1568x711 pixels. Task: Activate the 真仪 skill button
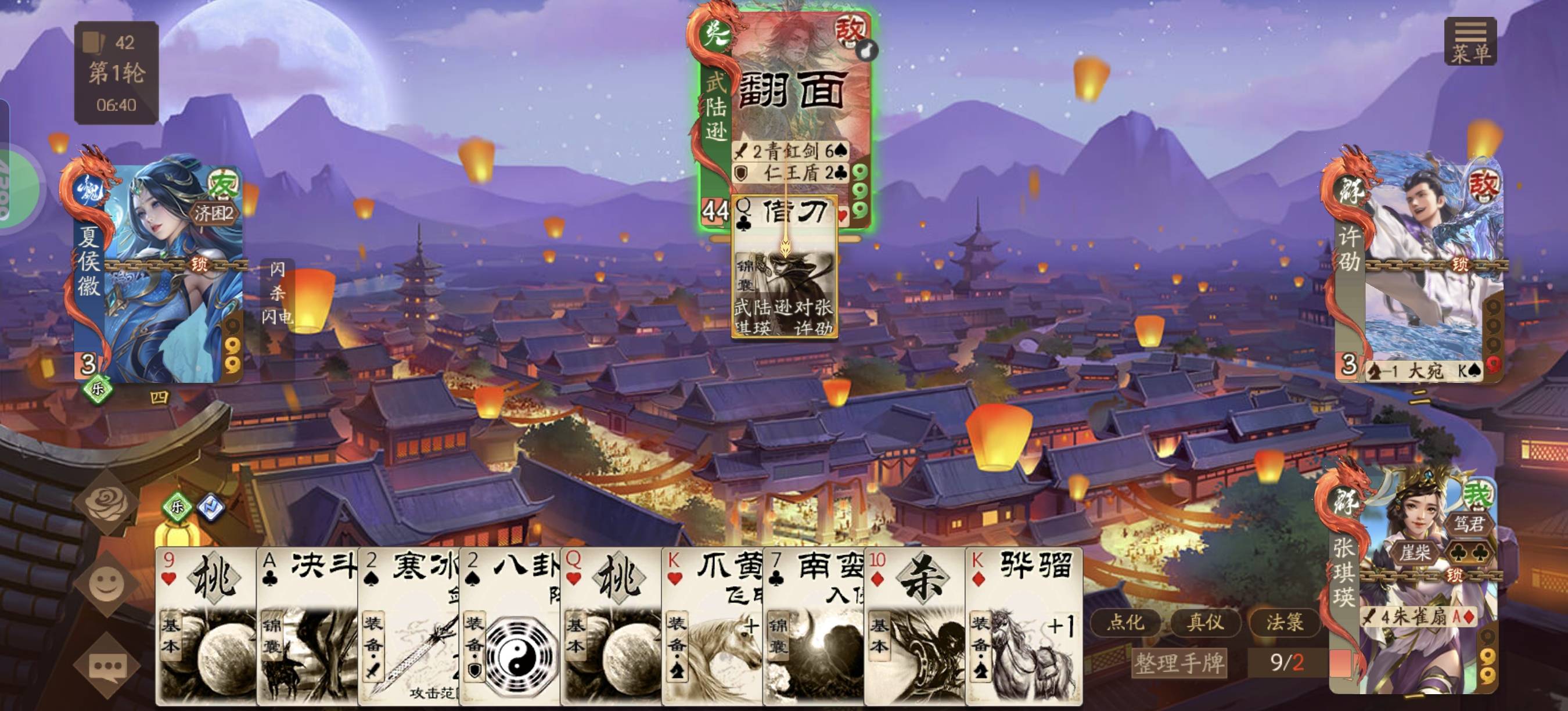pos(1204,622)
